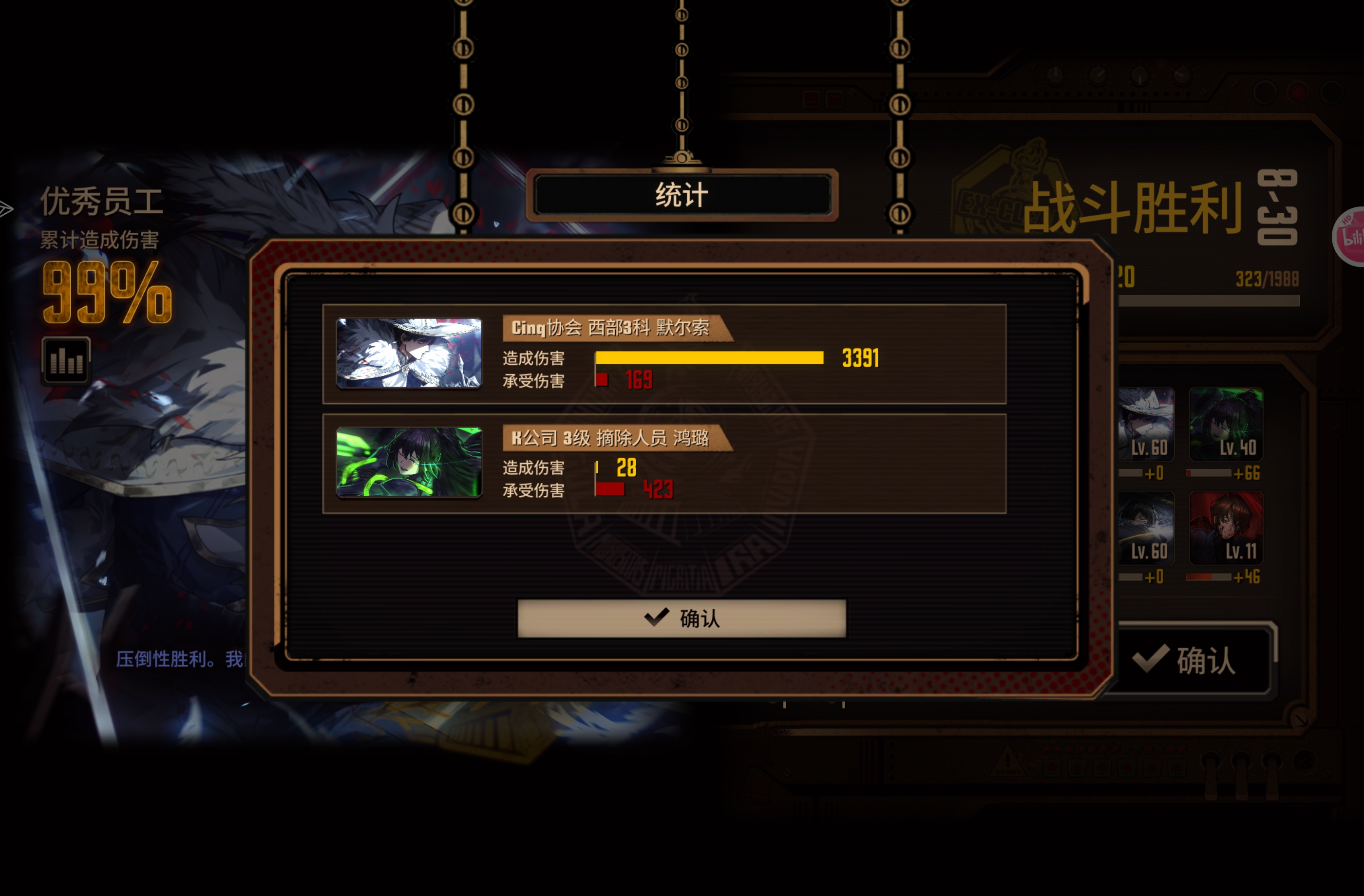Image resolution: width=1364 pixels, height=896 pixels.
Task: Click K公司 鸿璐's portrait in statistics panel
Action: (x=409, y=463)
